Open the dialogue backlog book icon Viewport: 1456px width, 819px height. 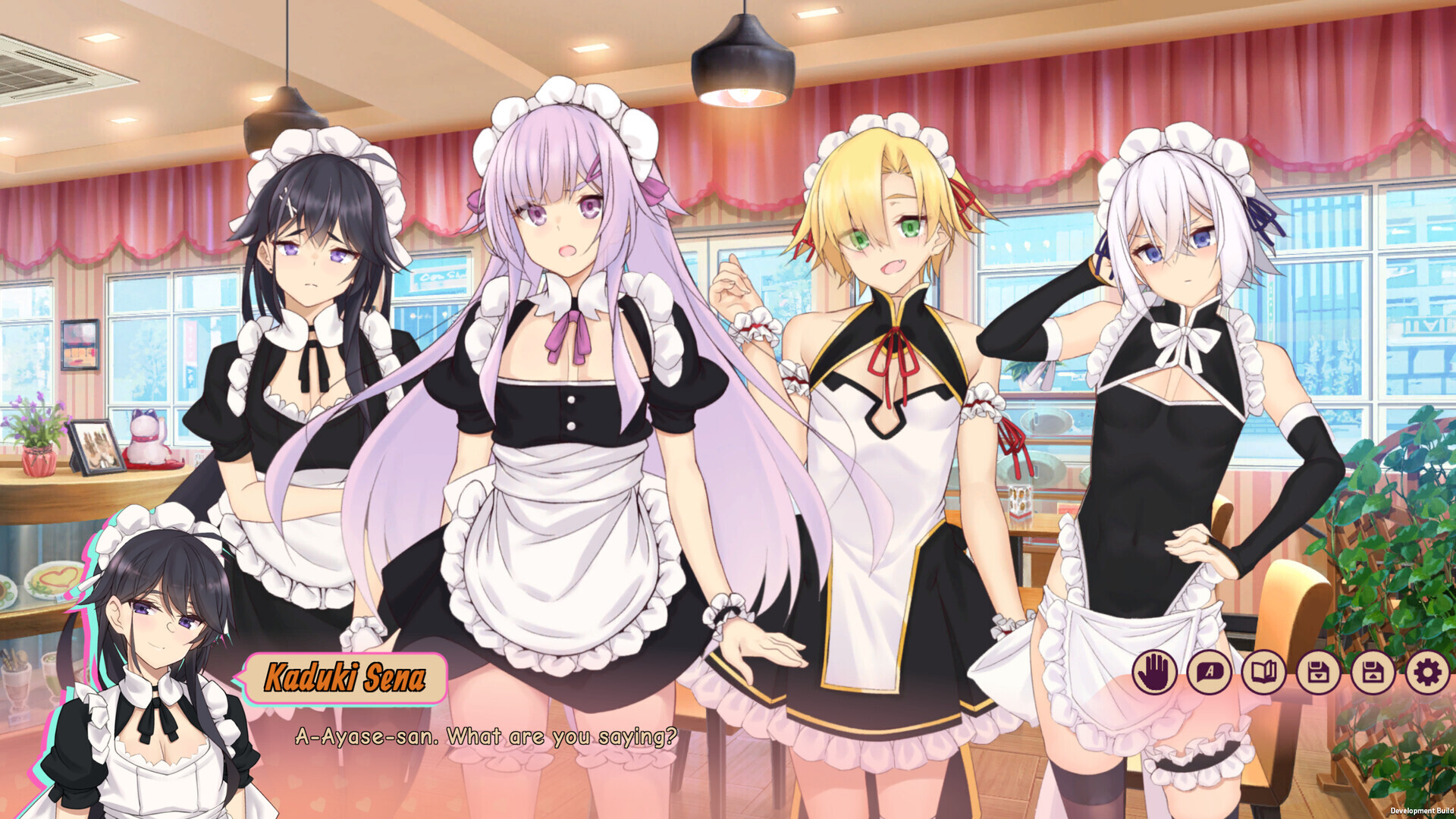click(1266, 670)
